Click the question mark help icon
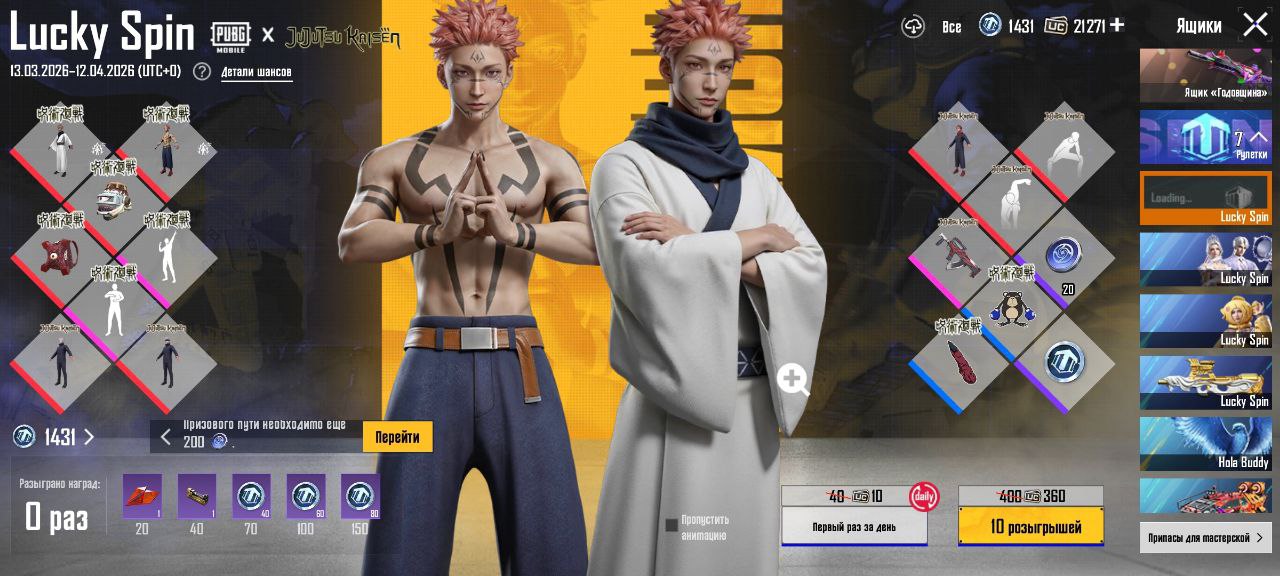1280x576 pixels. (202, 71)
